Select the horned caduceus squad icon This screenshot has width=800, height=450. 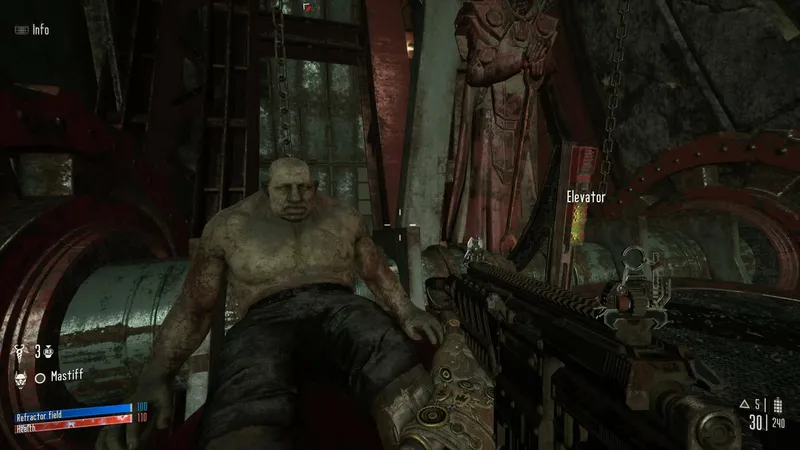(x=18, y=352)
